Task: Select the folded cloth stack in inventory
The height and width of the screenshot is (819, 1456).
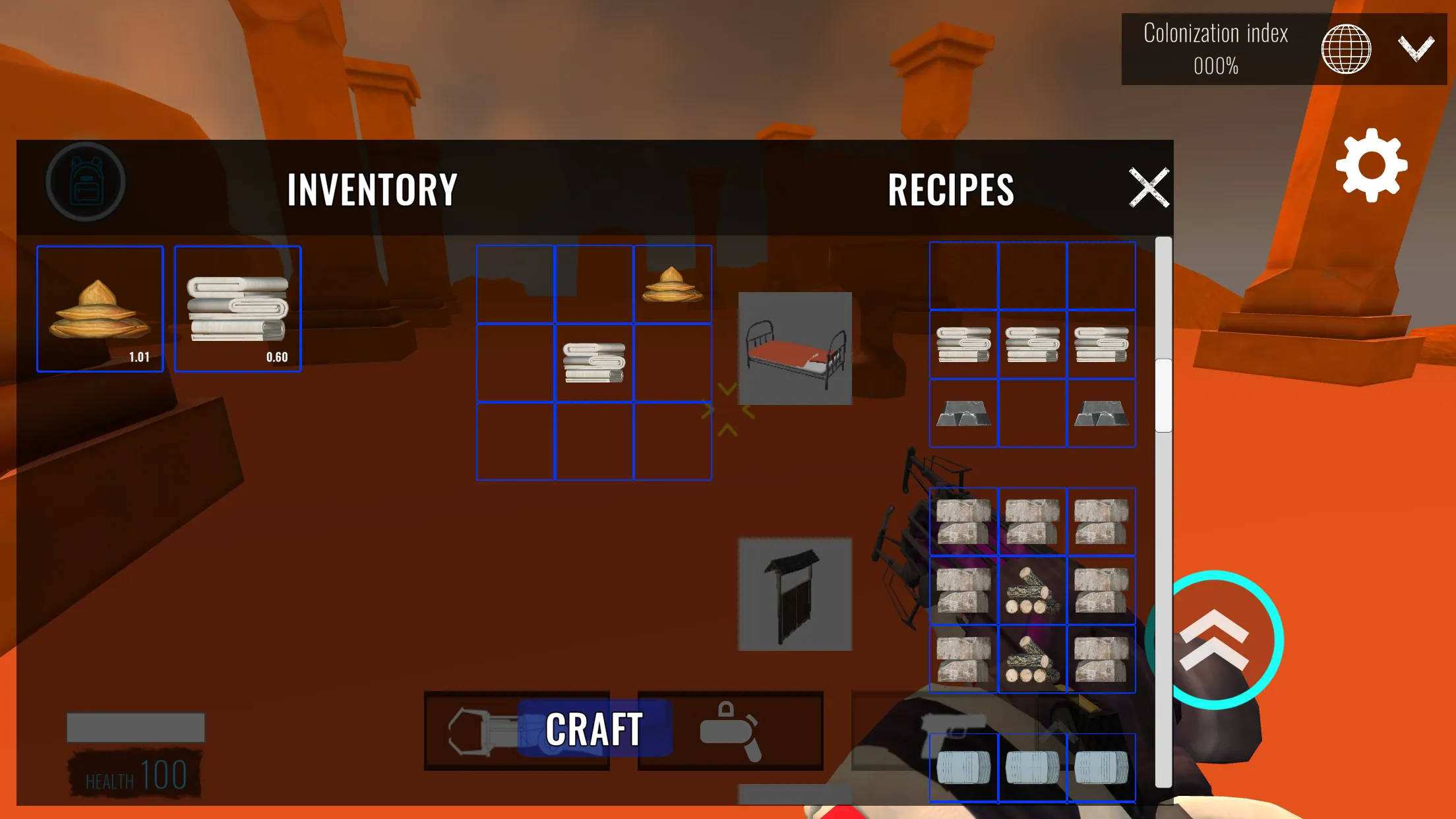Action: tap(237, 309)
